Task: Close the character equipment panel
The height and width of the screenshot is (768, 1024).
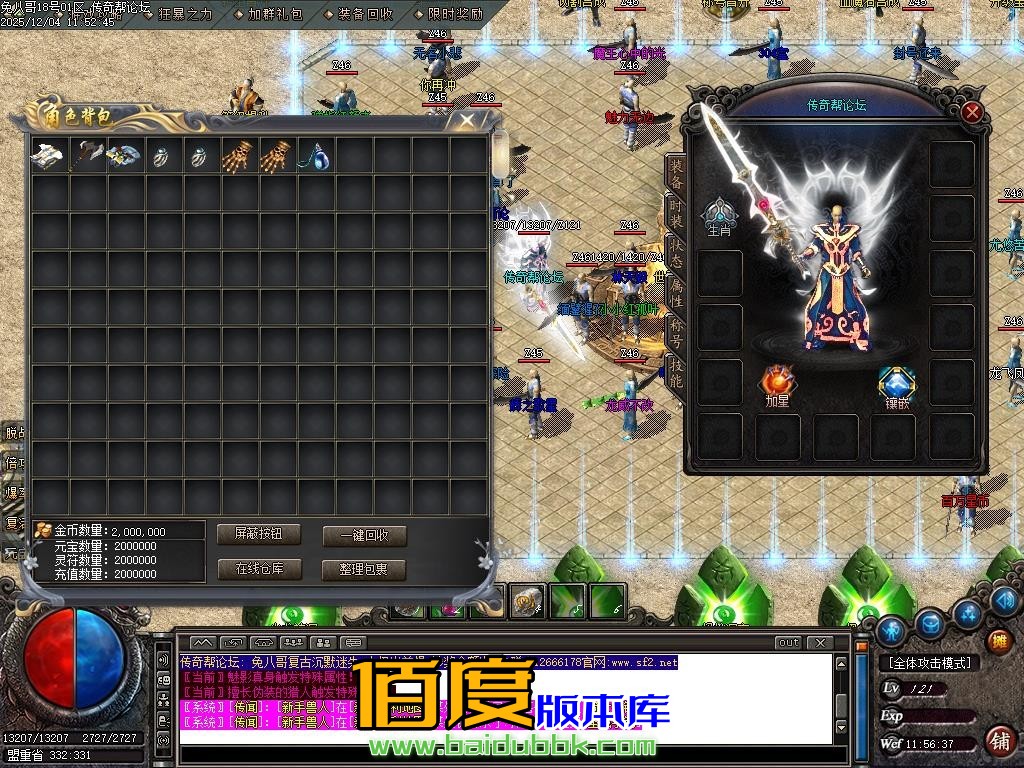Action: click(x=971, y=113)
